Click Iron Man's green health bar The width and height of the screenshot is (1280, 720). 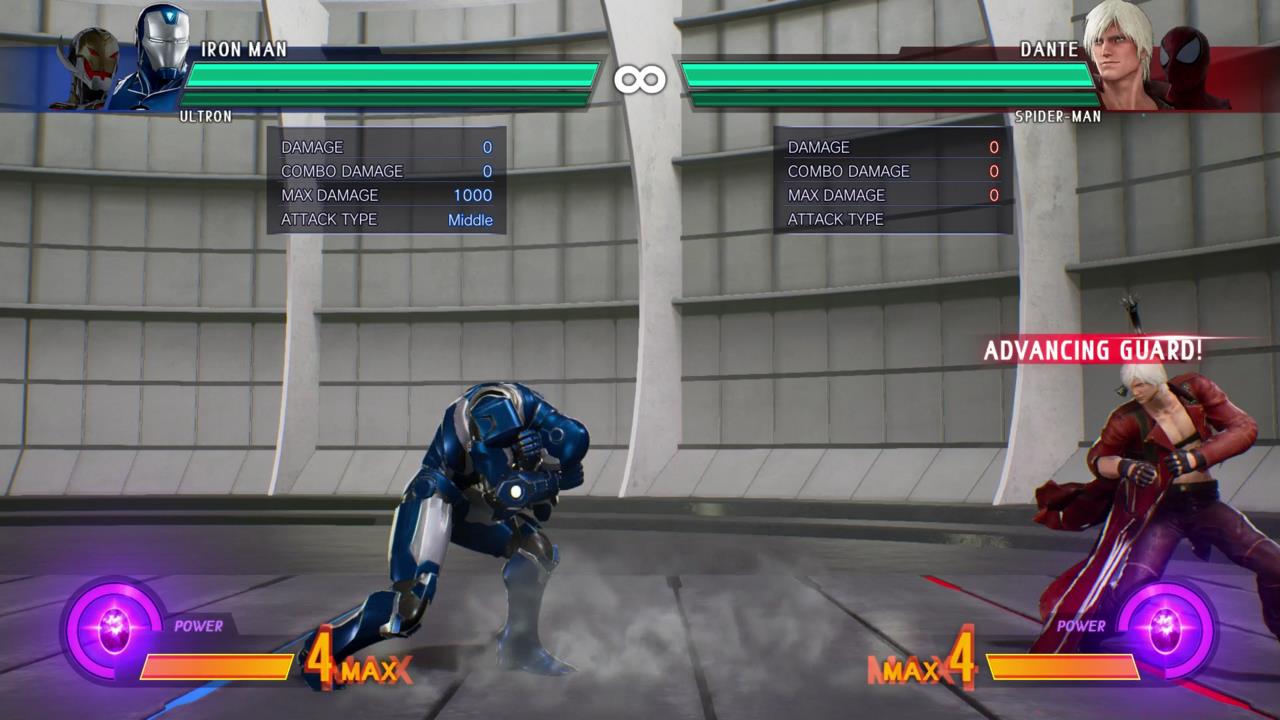[390, 75]
